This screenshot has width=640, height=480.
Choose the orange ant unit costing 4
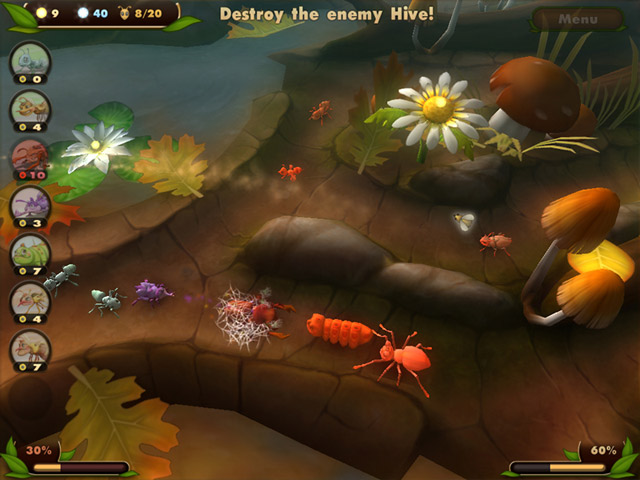29,108
